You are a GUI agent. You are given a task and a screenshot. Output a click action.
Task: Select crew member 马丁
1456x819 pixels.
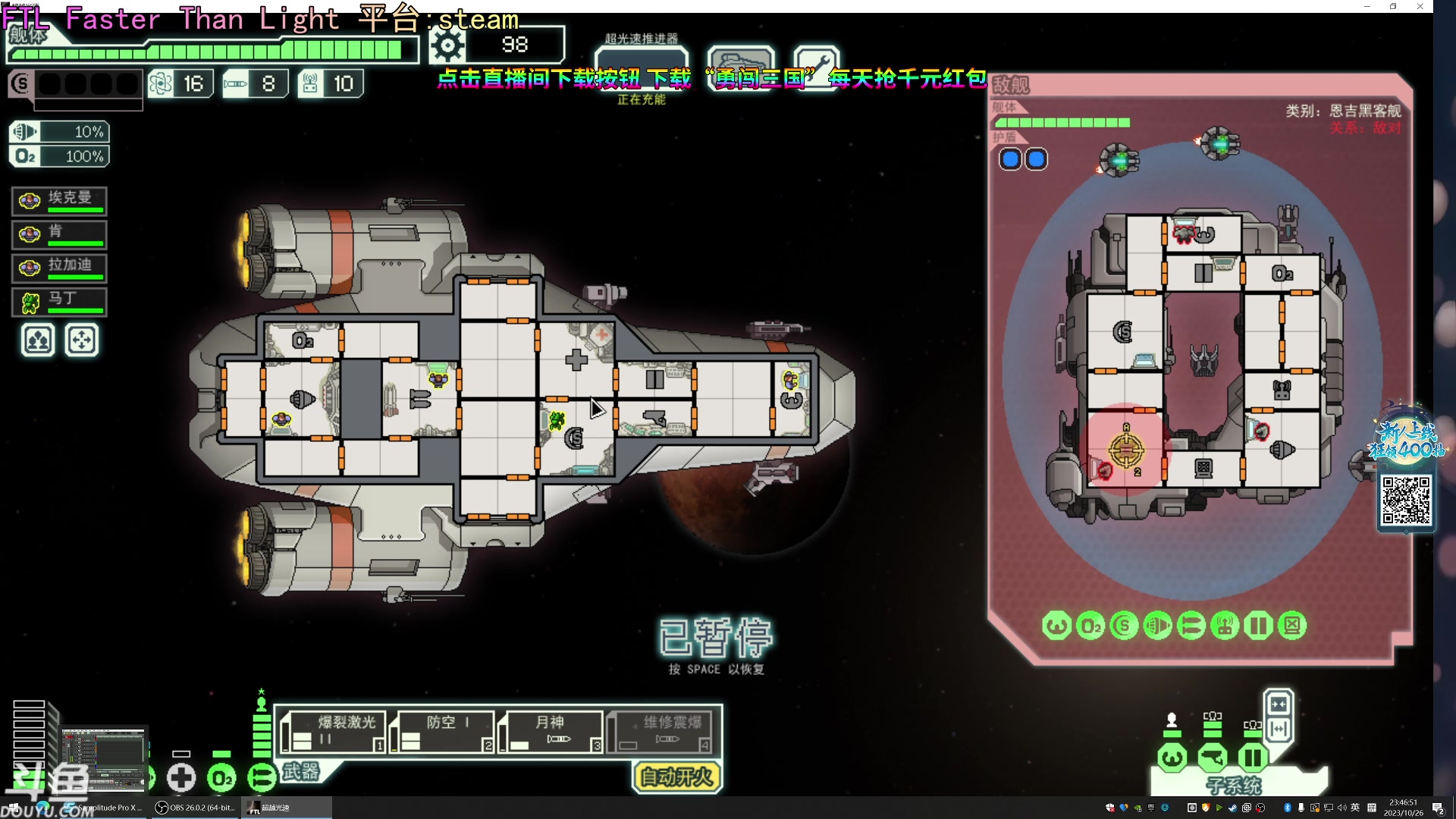click(59, 302)
